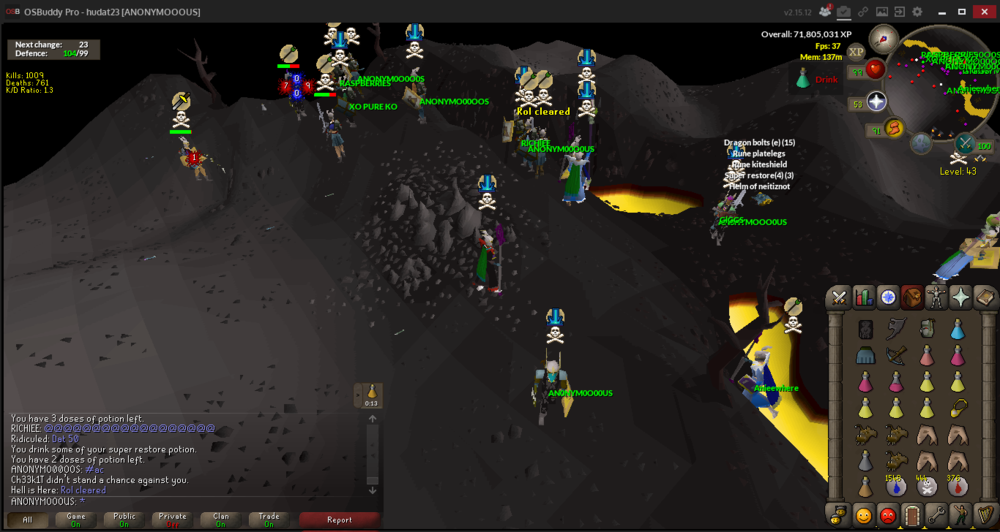Viewport: 1000px width, 532px height.
Task: Click the Report button
Action: coord(339,519)
